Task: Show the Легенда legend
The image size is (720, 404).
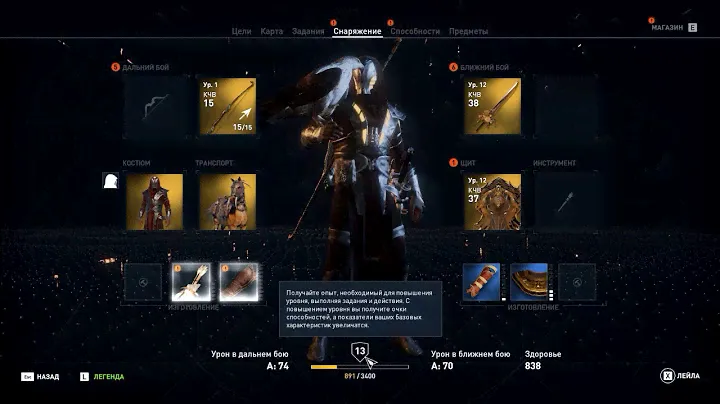Action: (103, 376)
